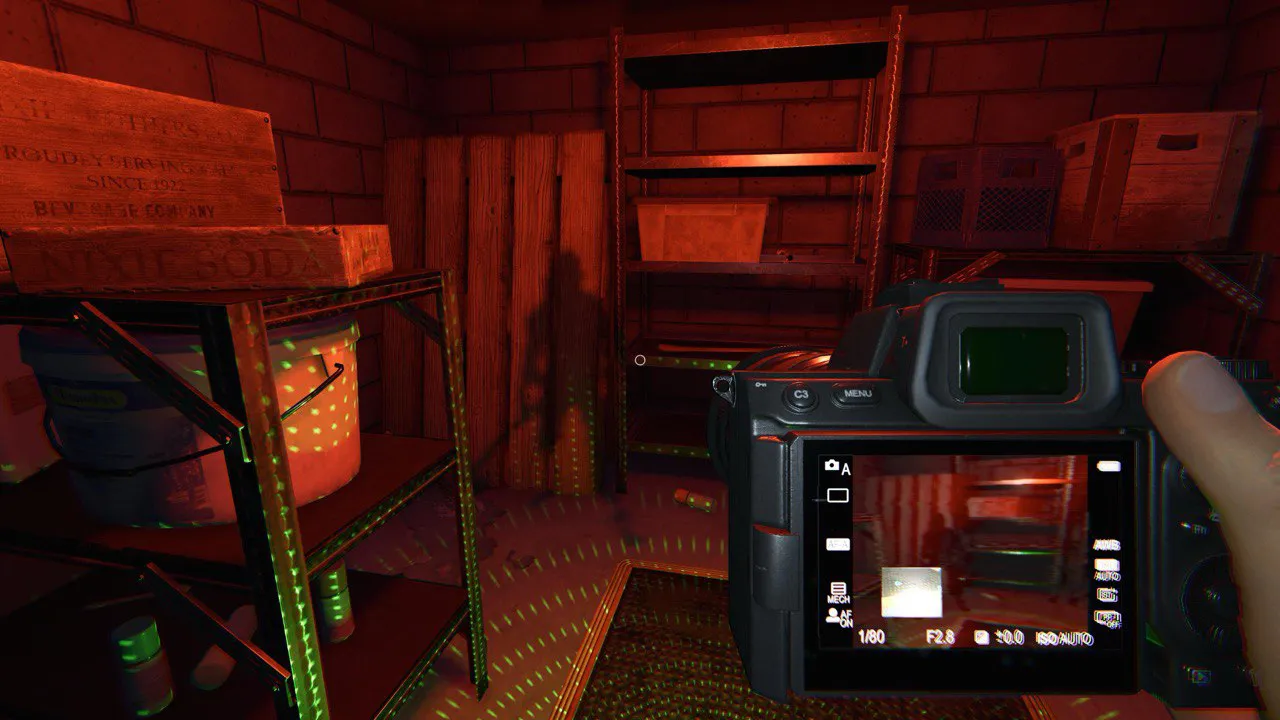Select the MECH shutter mode icon
1280x720 pixels.
(x=837, y=590)
